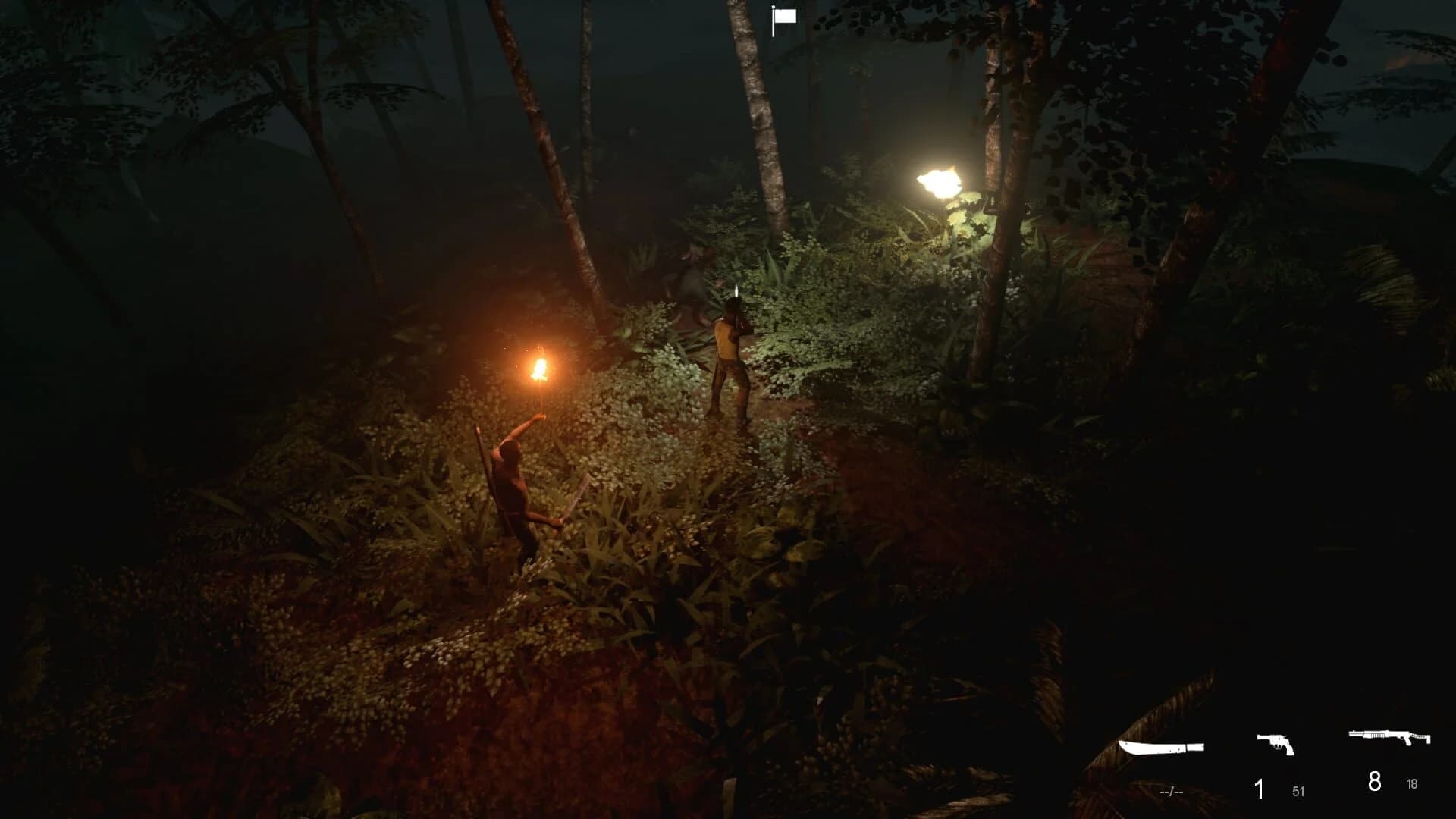Click the bright burning light among the foliage
Image resolution: width=1456 pixels, height=819 pixels.
pyautogui.click(x=940, y=182)
